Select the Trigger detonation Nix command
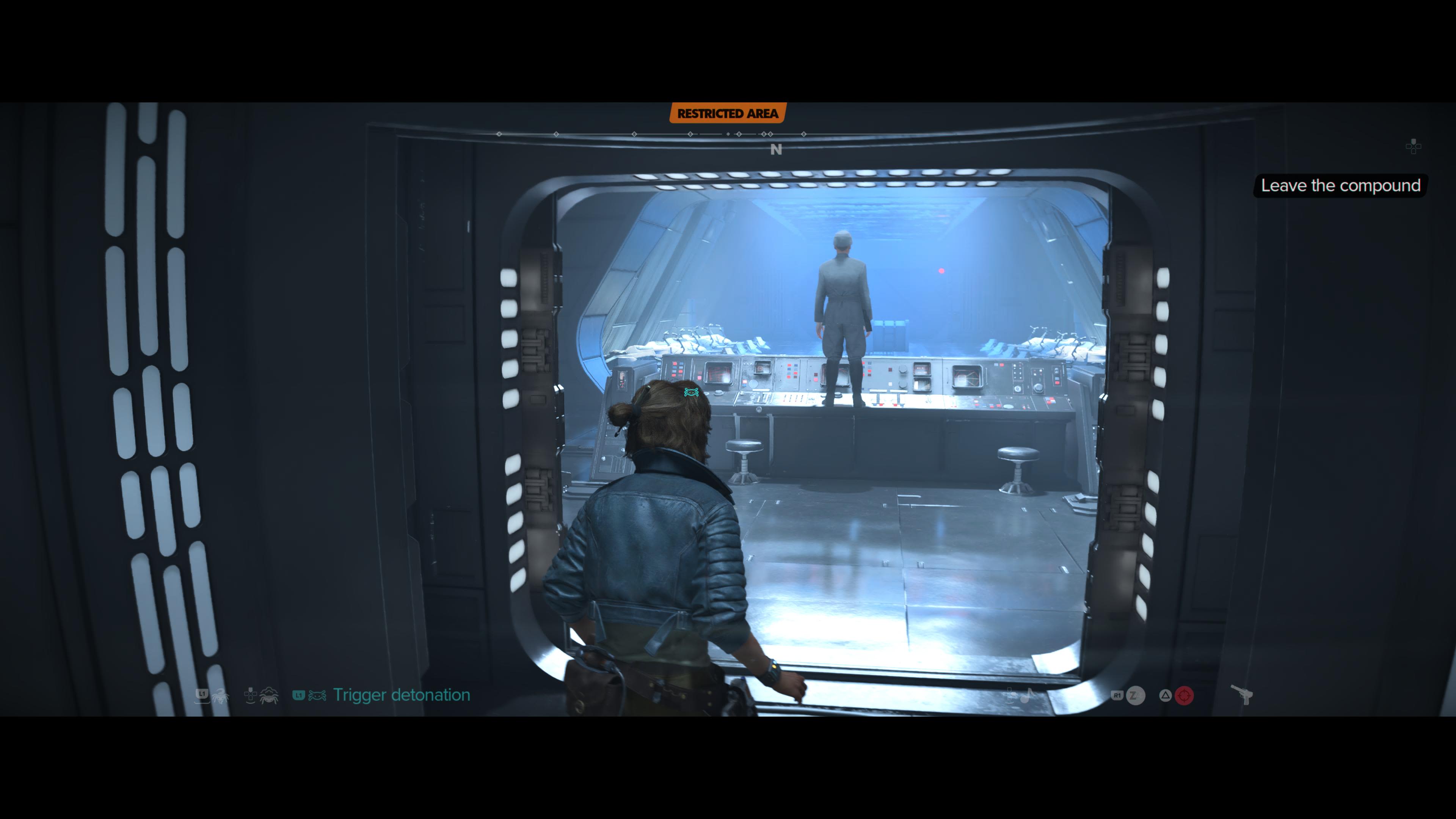 401,695
